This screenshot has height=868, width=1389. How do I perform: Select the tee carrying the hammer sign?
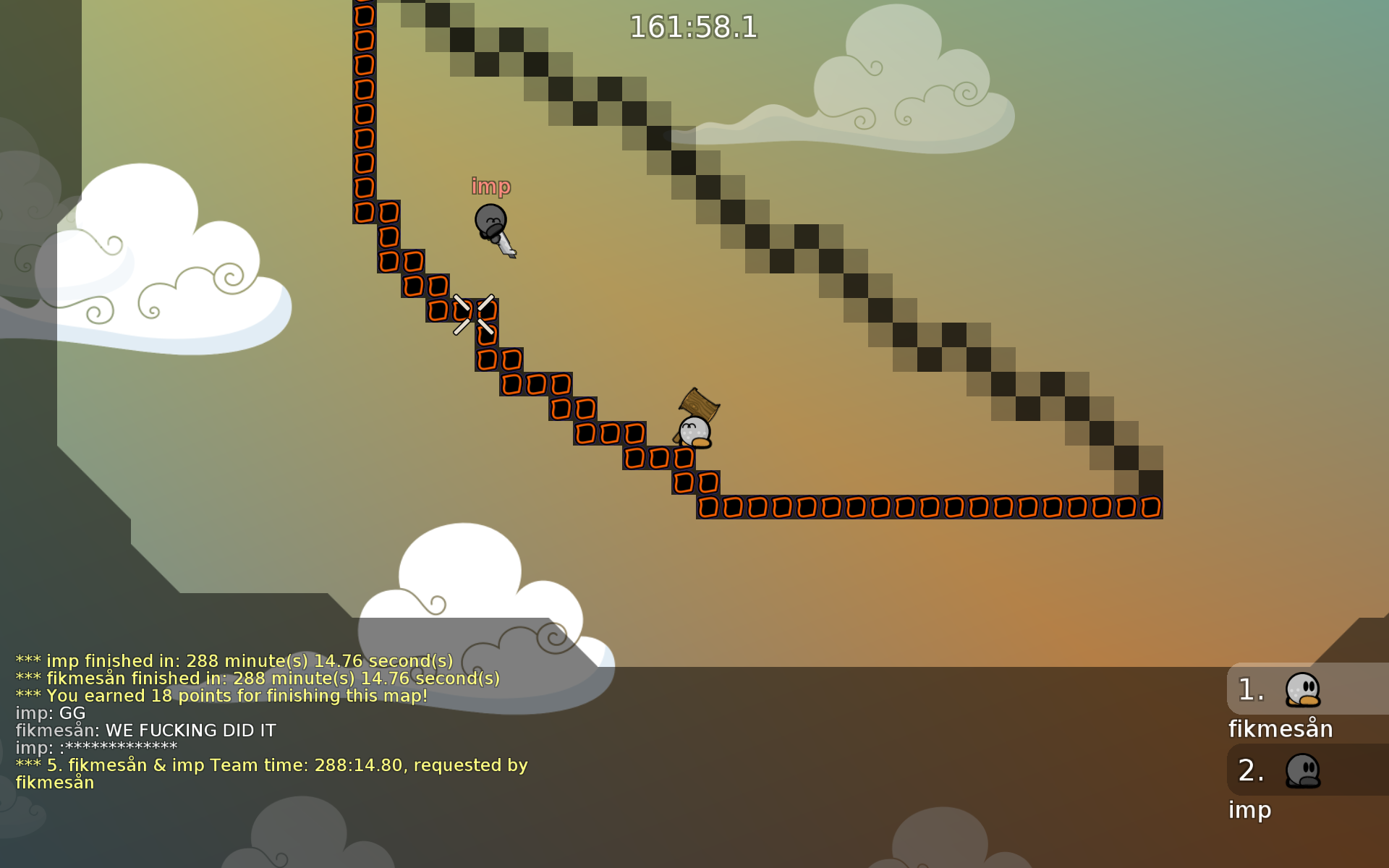point(693,433)
